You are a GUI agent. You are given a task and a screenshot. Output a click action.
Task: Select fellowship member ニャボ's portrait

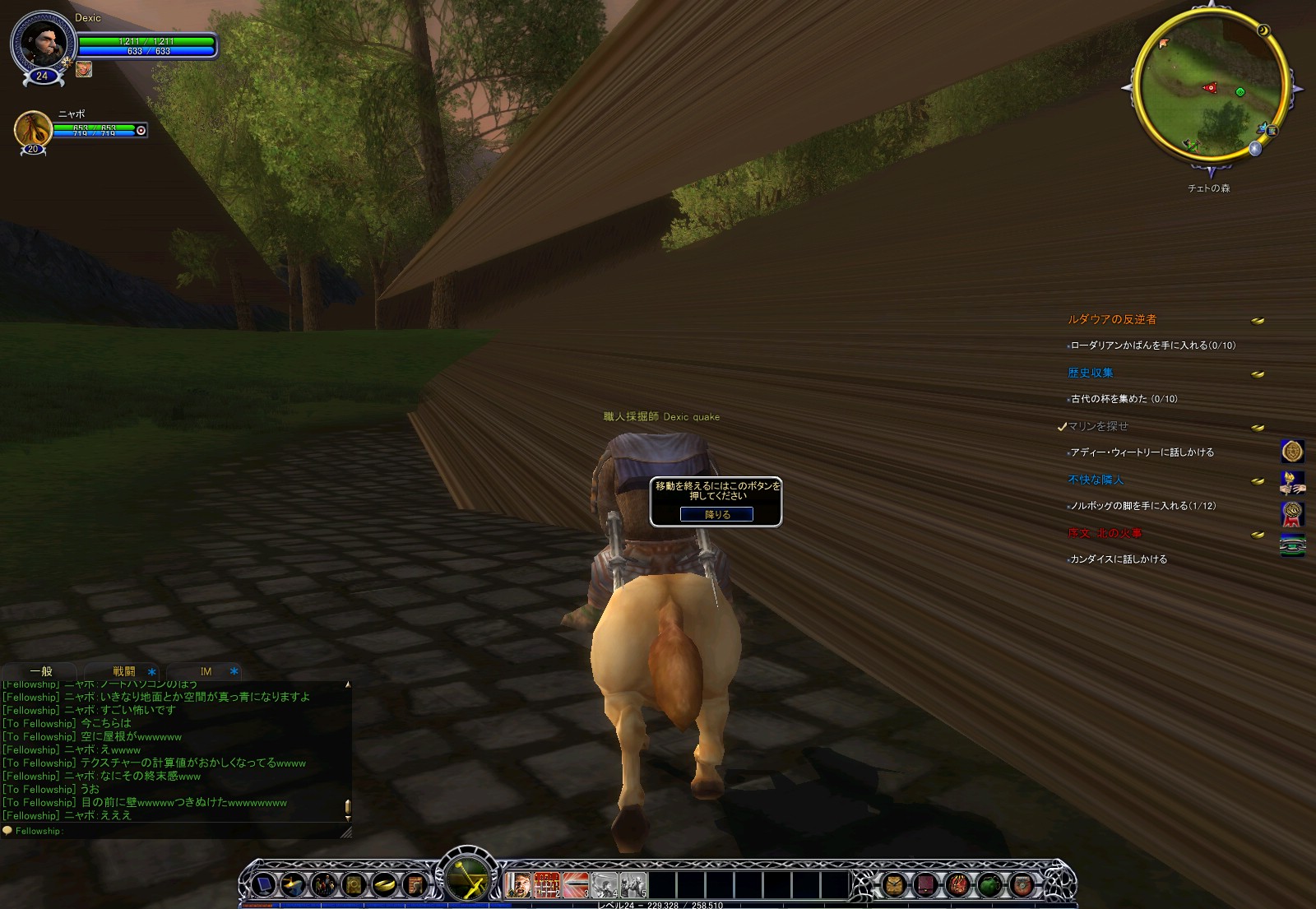point(34,129)
